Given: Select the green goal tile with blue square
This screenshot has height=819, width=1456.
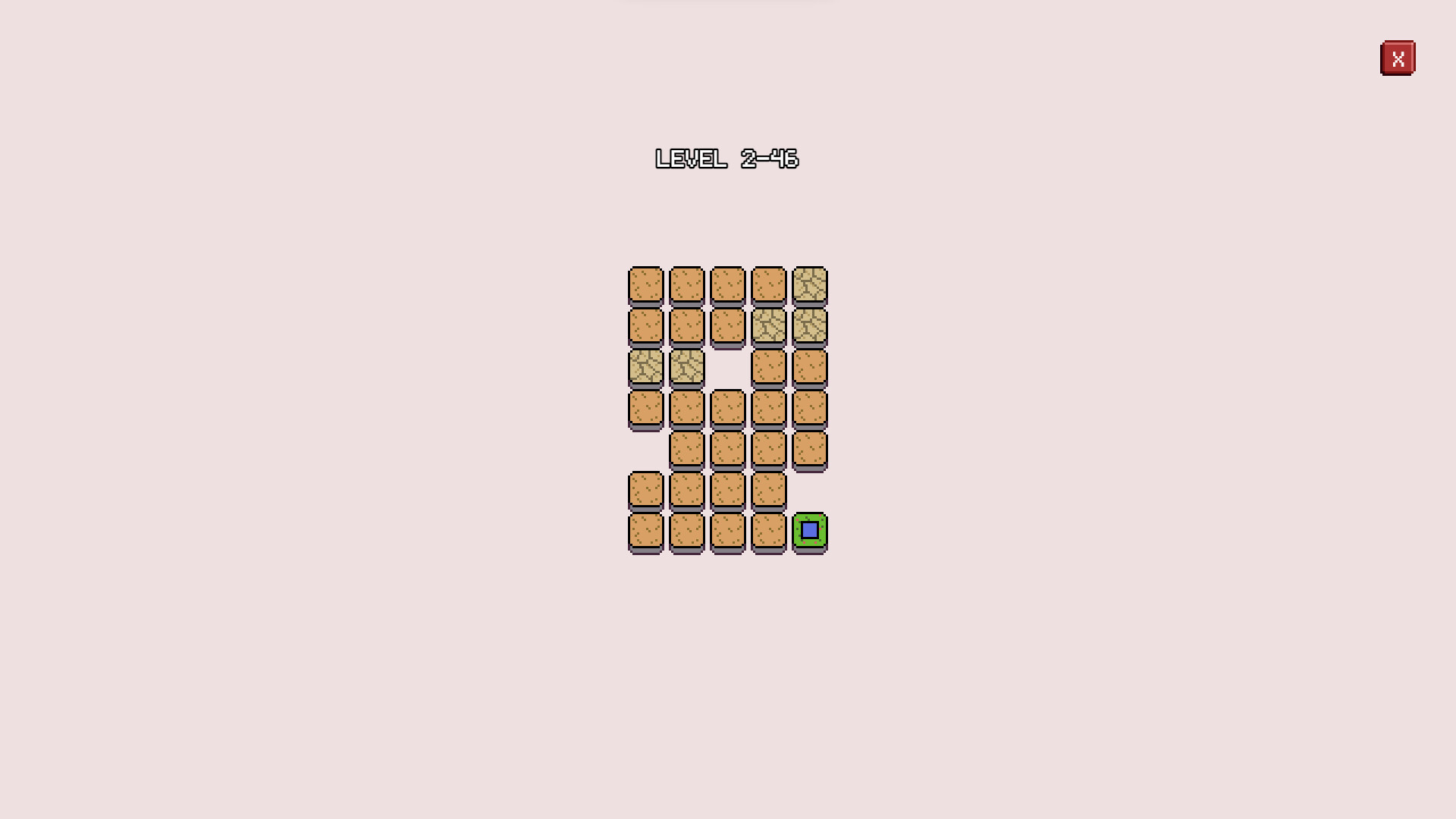Looking at the screenshot, I should [x=810, y=532].
